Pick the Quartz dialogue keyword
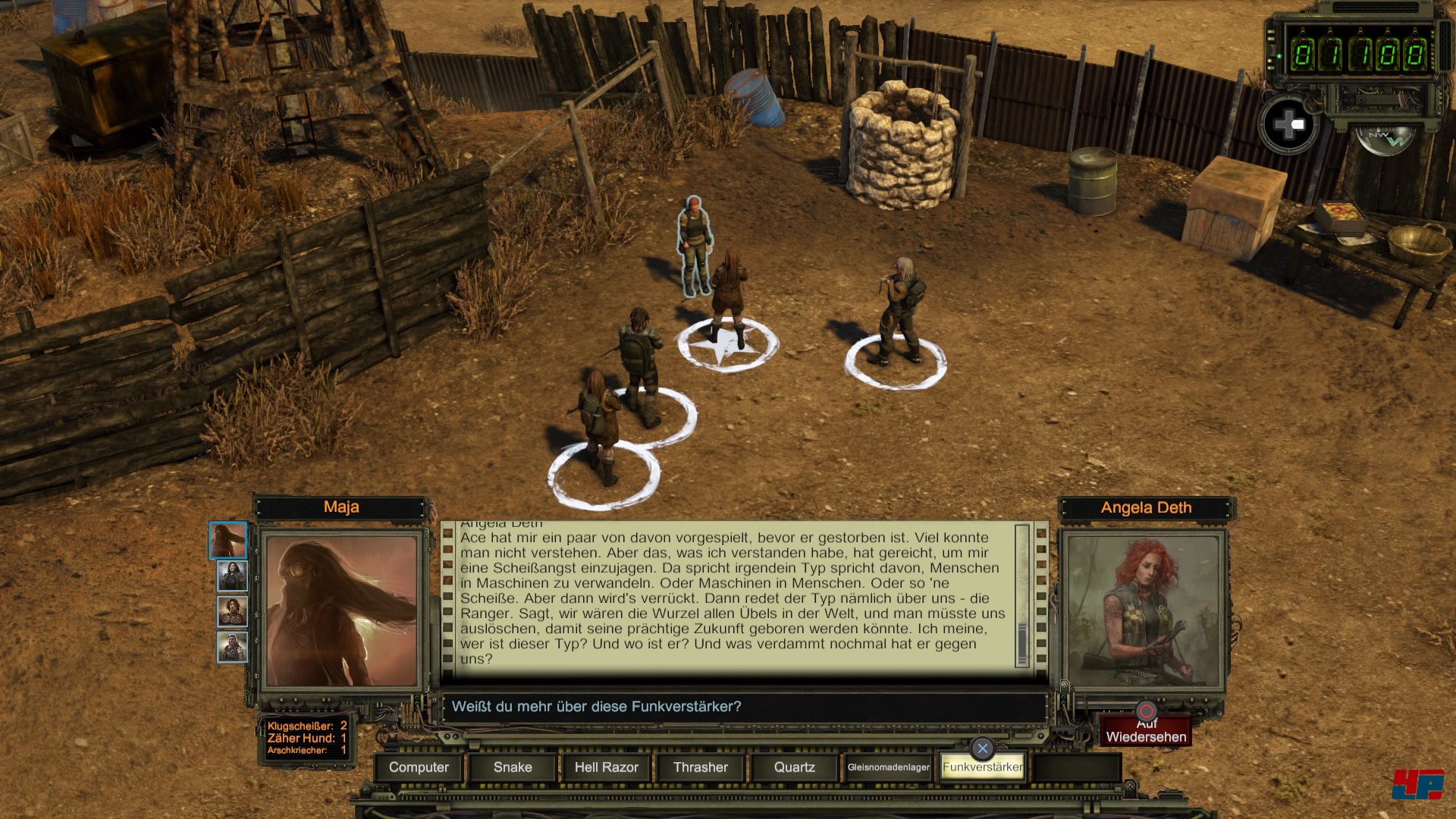The image size is (1456, 819). tap(794, 767)
